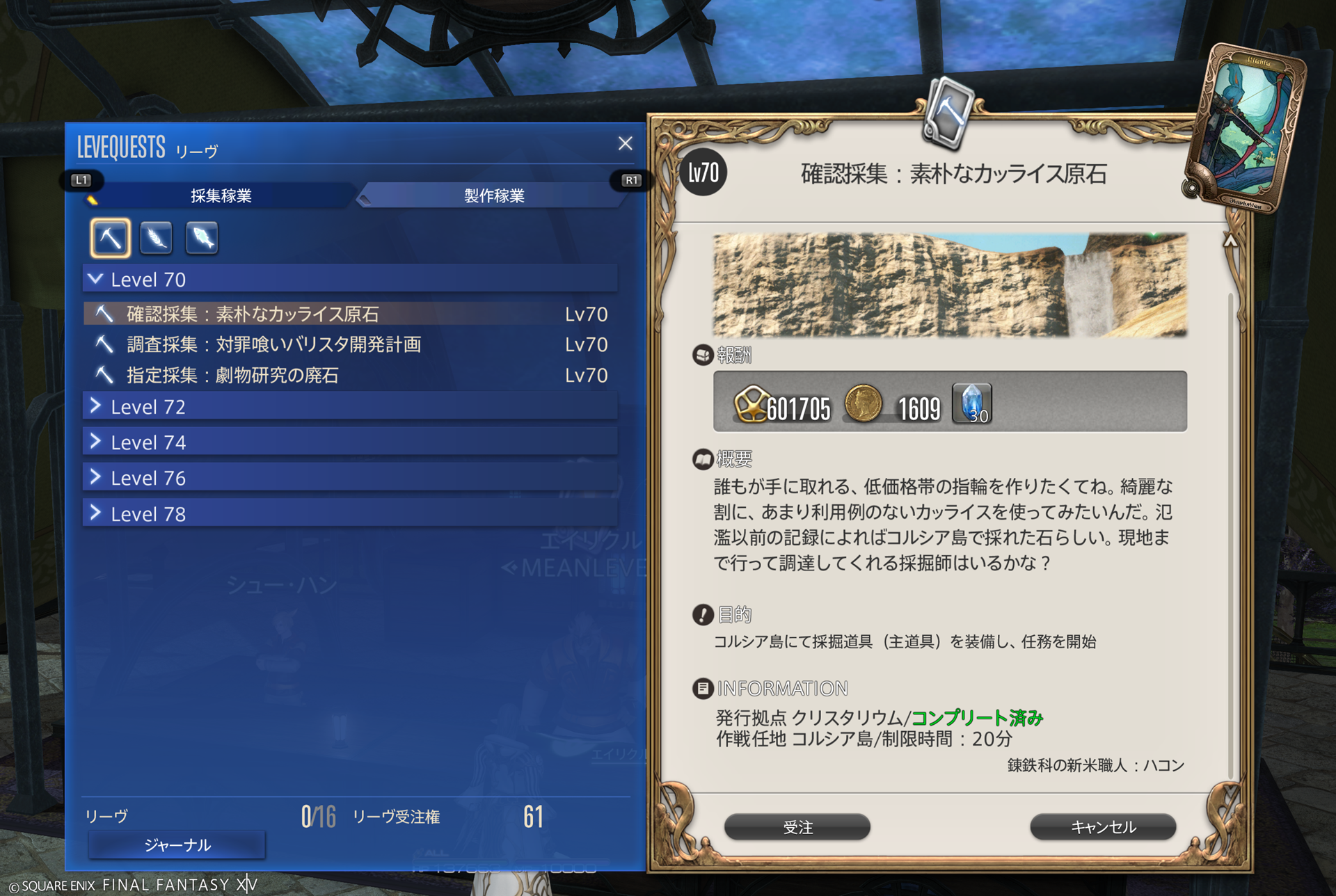
Task: Select the Miner pickaxe filter icon
Action: coord(109,237)
